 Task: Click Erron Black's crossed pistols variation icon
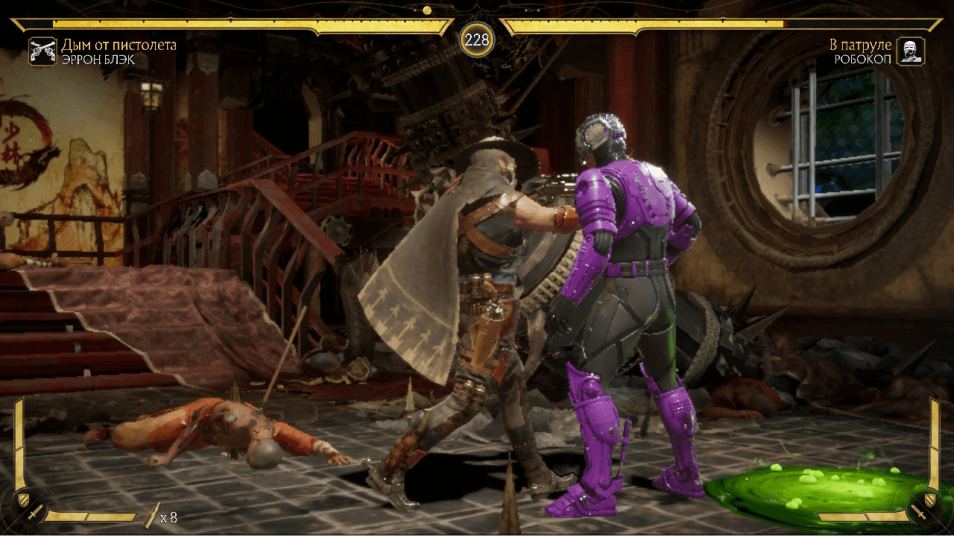click(x=43, y=51)
